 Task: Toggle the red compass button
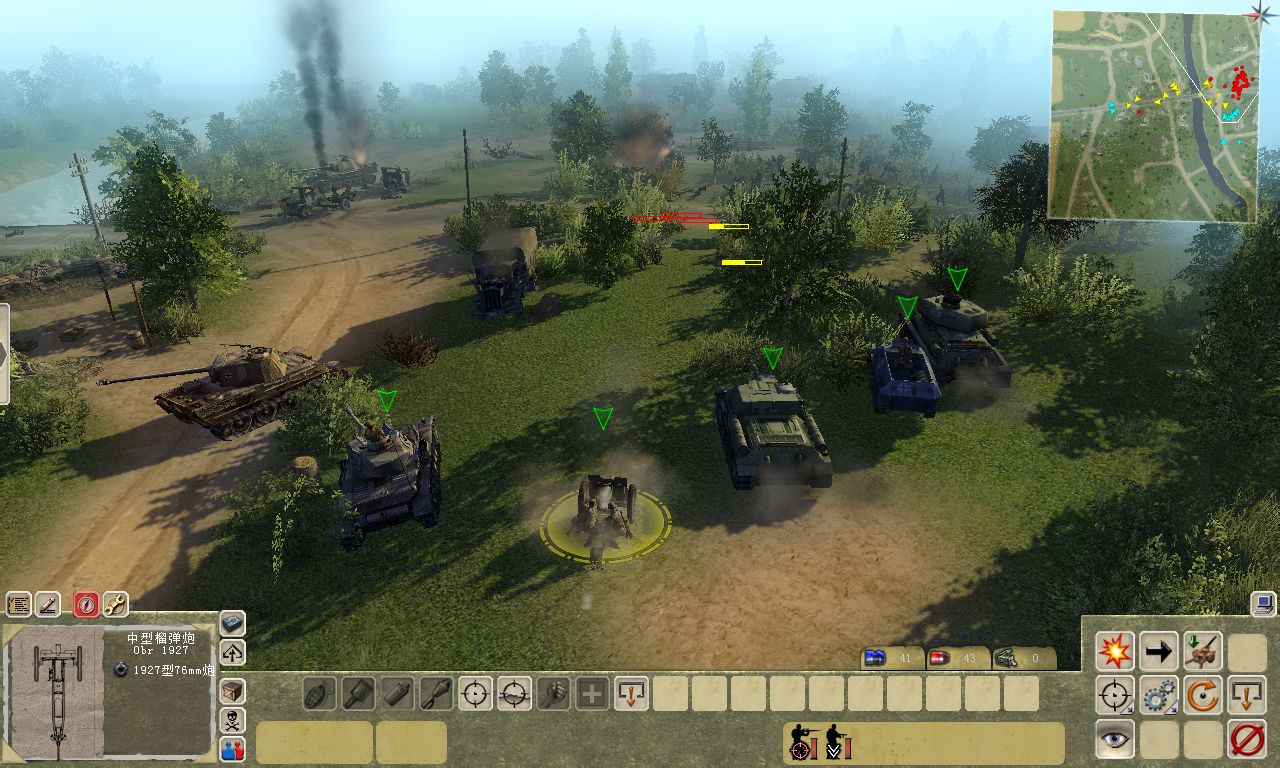coord(86,604)
